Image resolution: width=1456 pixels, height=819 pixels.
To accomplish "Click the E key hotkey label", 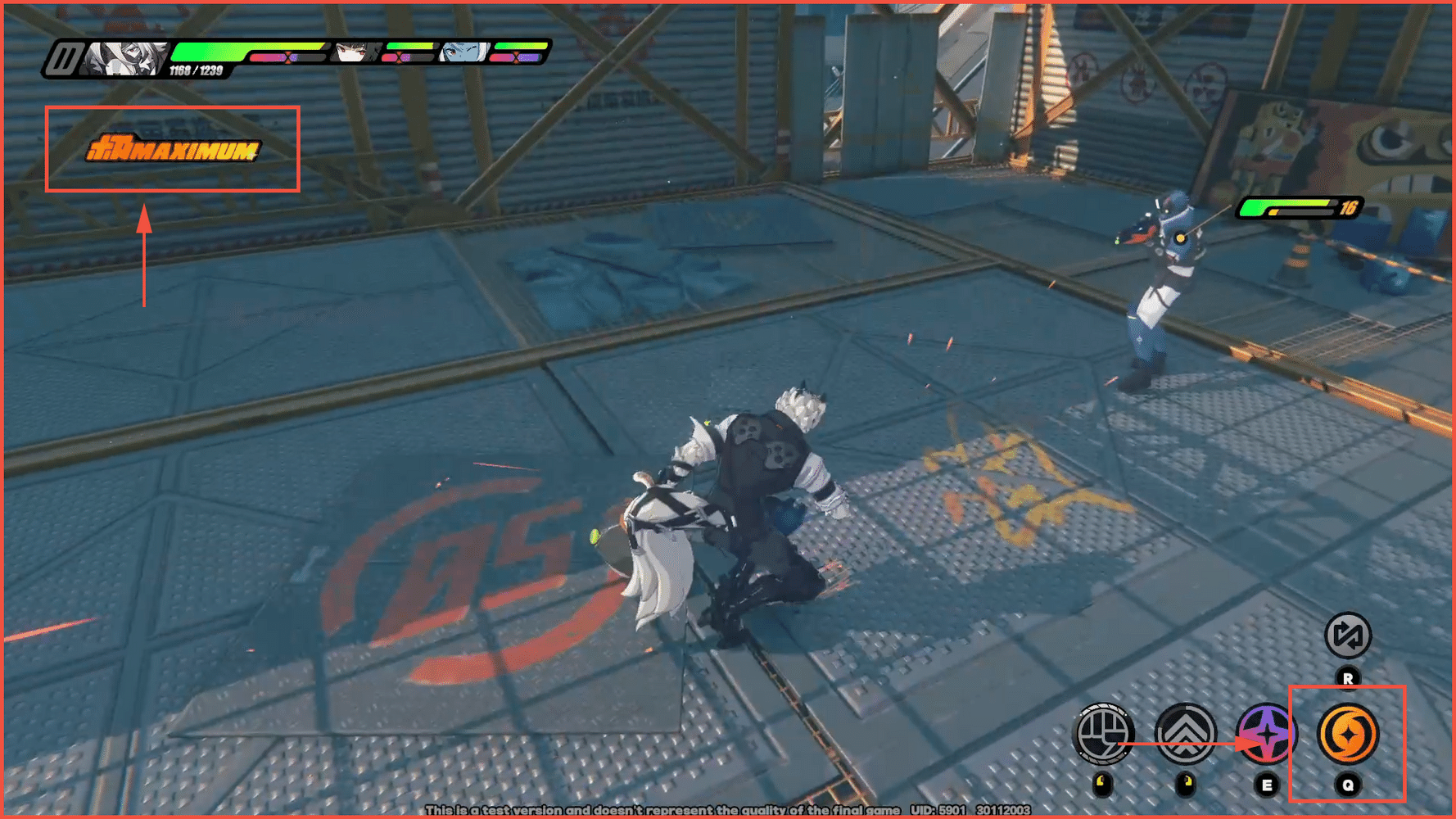I will tap(1268, 785).
